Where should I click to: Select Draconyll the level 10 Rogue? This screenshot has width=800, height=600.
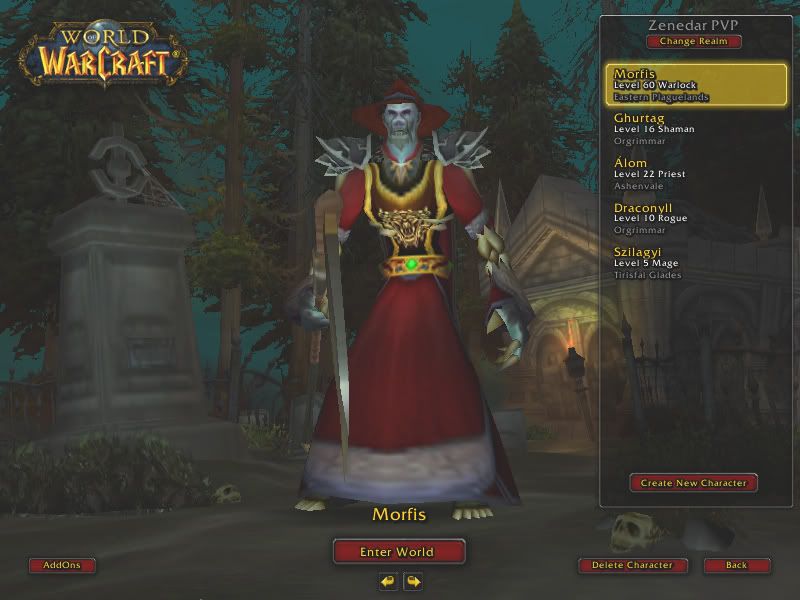(696, 218)
